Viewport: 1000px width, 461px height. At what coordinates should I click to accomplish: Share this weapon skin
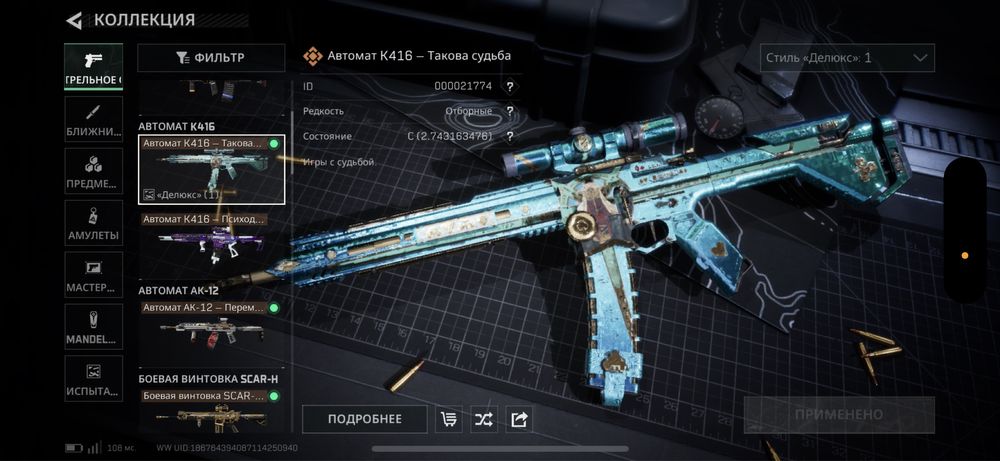click(518, 419)
